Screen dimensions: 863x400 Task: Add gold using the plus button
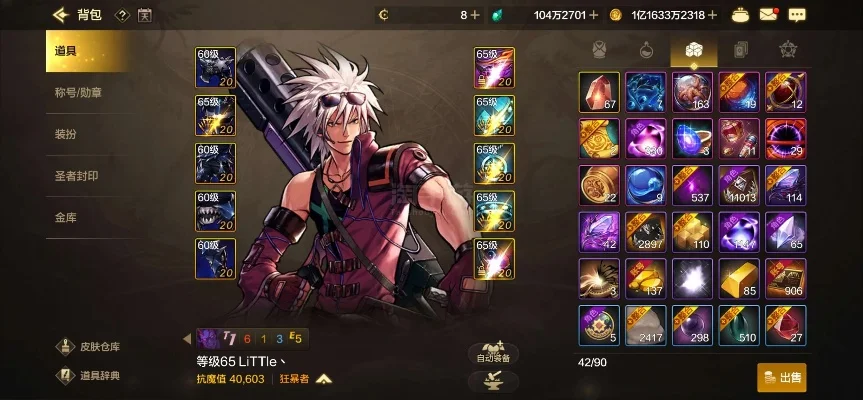pos(713,15)
